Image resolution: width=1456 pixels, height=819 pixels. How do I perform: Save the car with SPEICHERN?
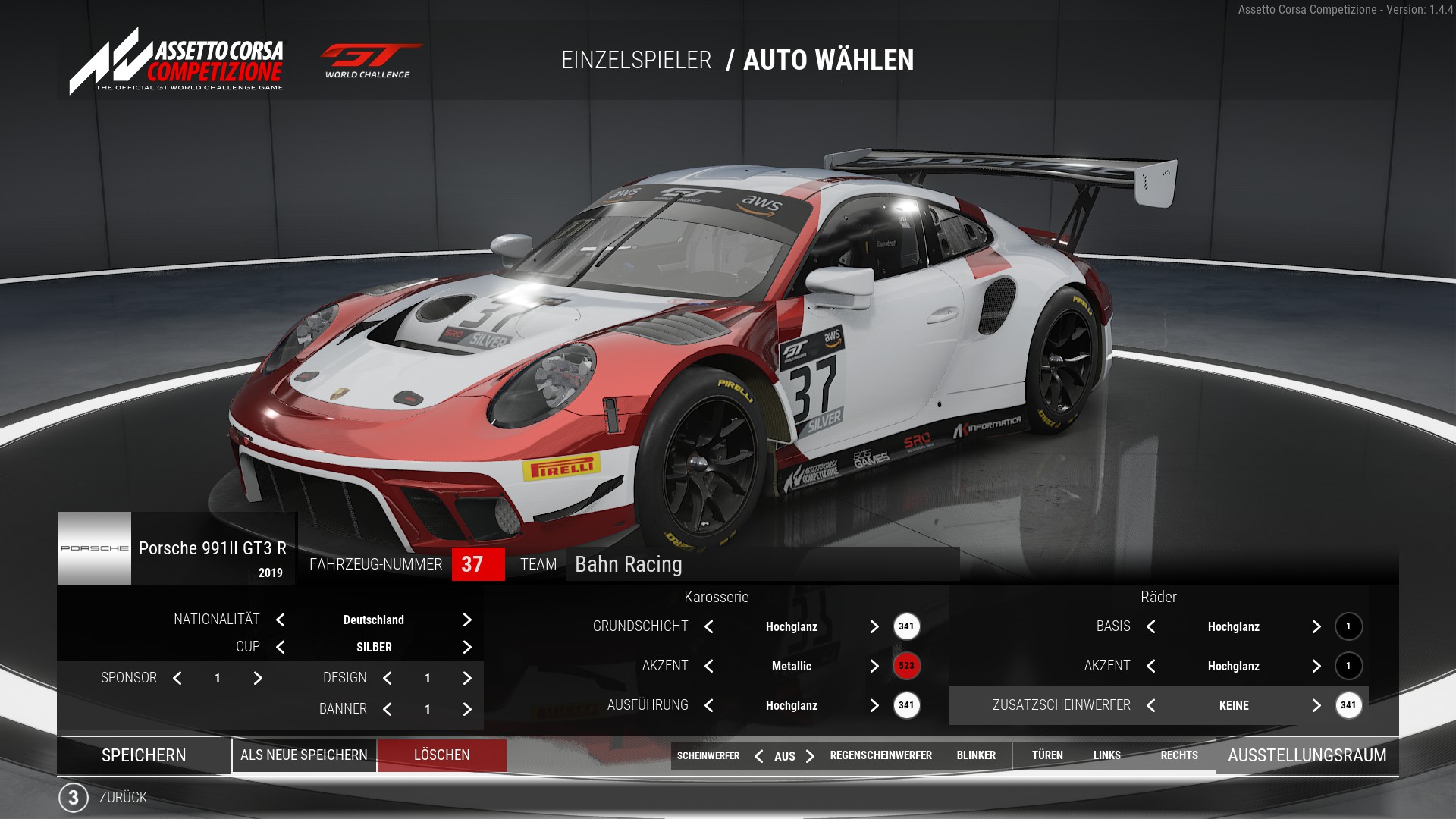pos(144,755)
